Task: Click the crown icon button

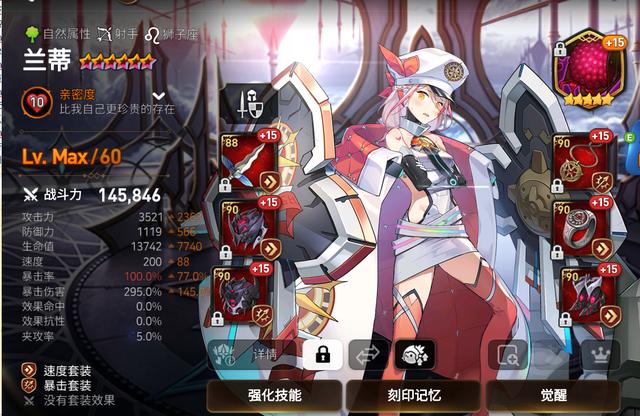Action: coord(600,354)
